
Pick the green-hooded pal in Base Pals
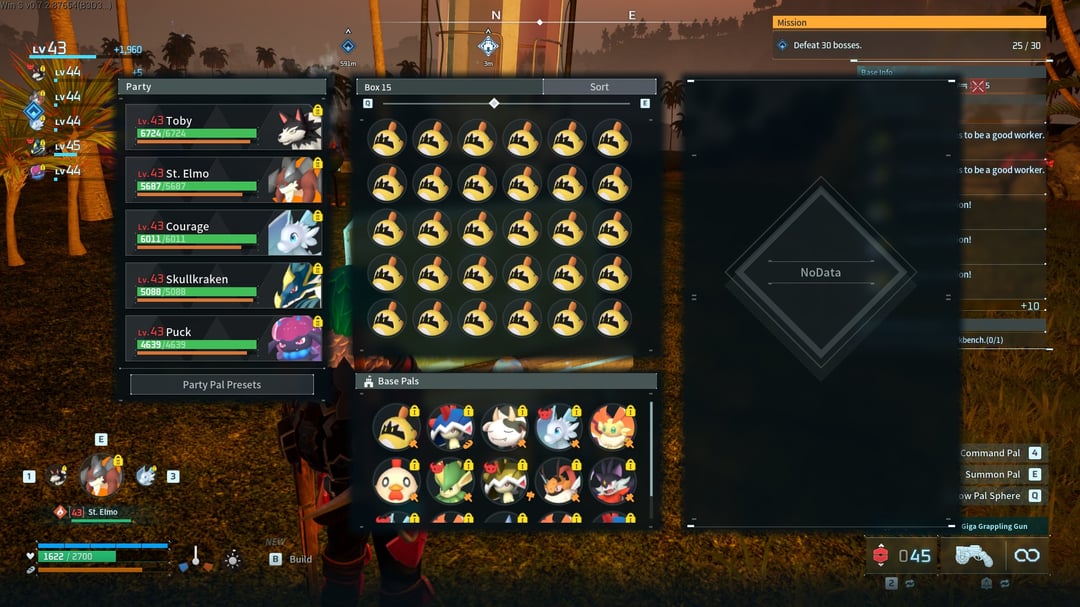click(x=449, y=481)
